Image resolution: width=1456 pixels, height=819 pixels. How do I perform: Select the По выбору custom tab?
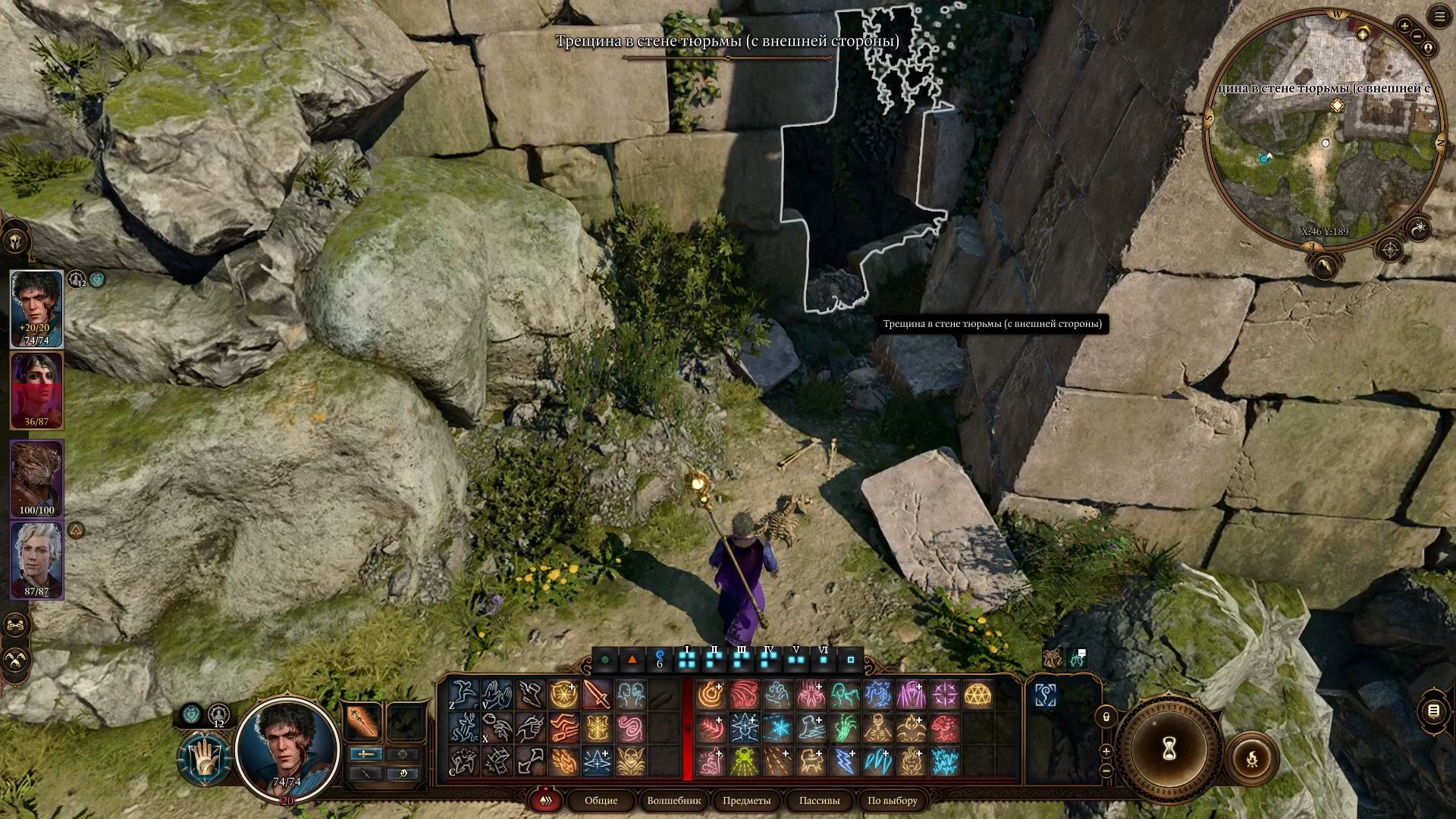(x=892, y=801)
